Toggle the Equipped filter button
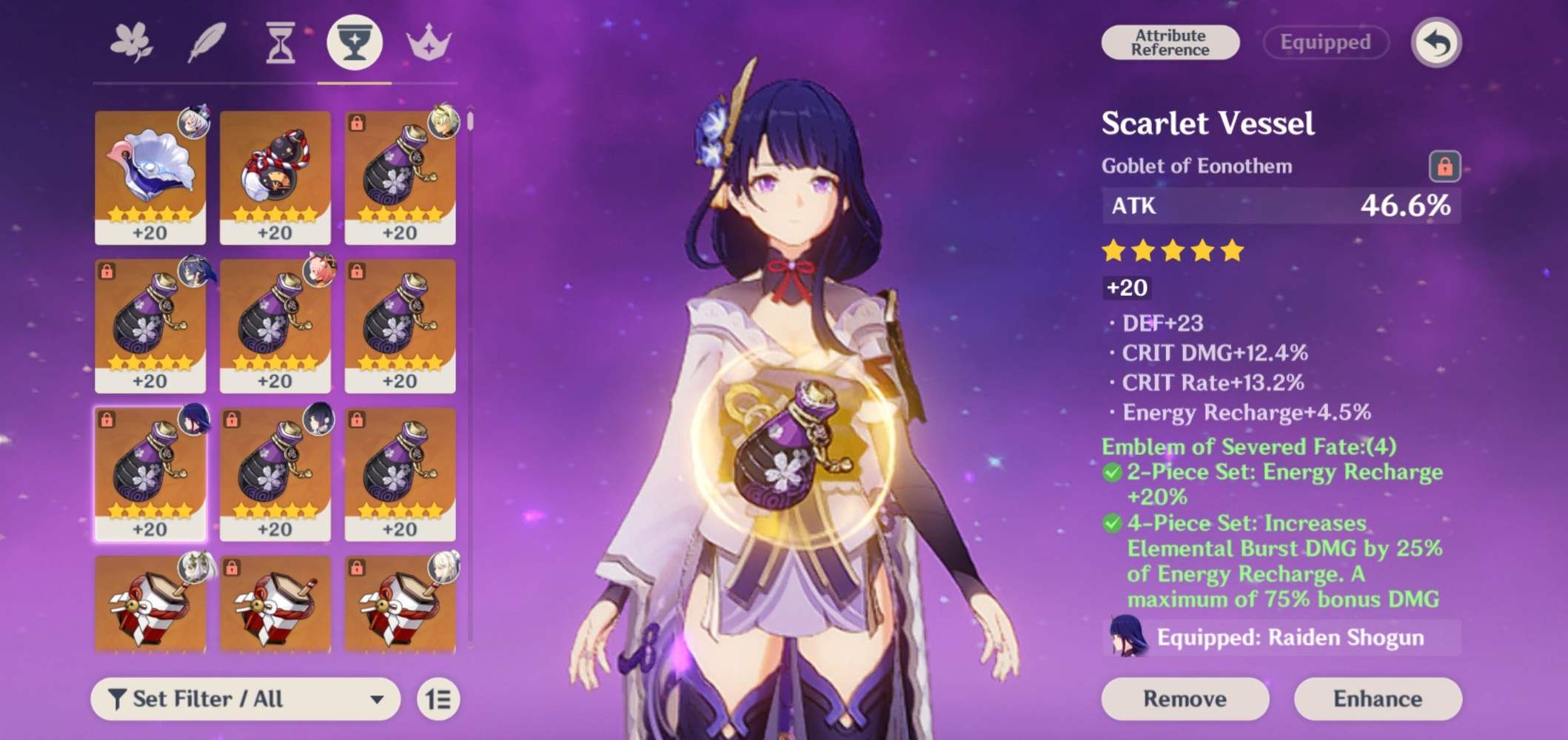 coord(1325,43)
